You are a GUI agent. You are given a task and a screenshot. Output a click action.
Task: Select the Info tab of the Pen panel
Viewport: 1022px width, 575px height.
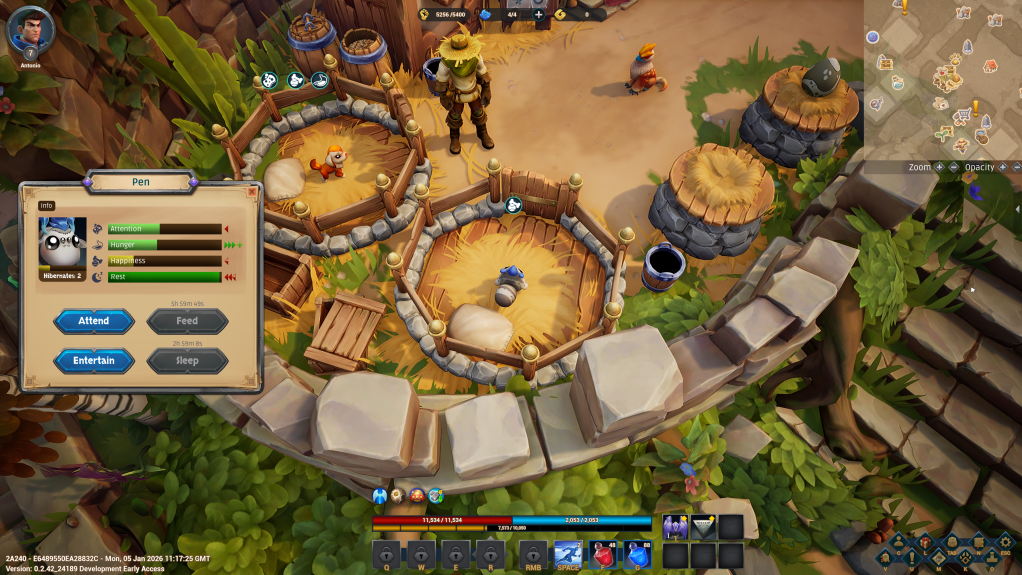(46, 206)
